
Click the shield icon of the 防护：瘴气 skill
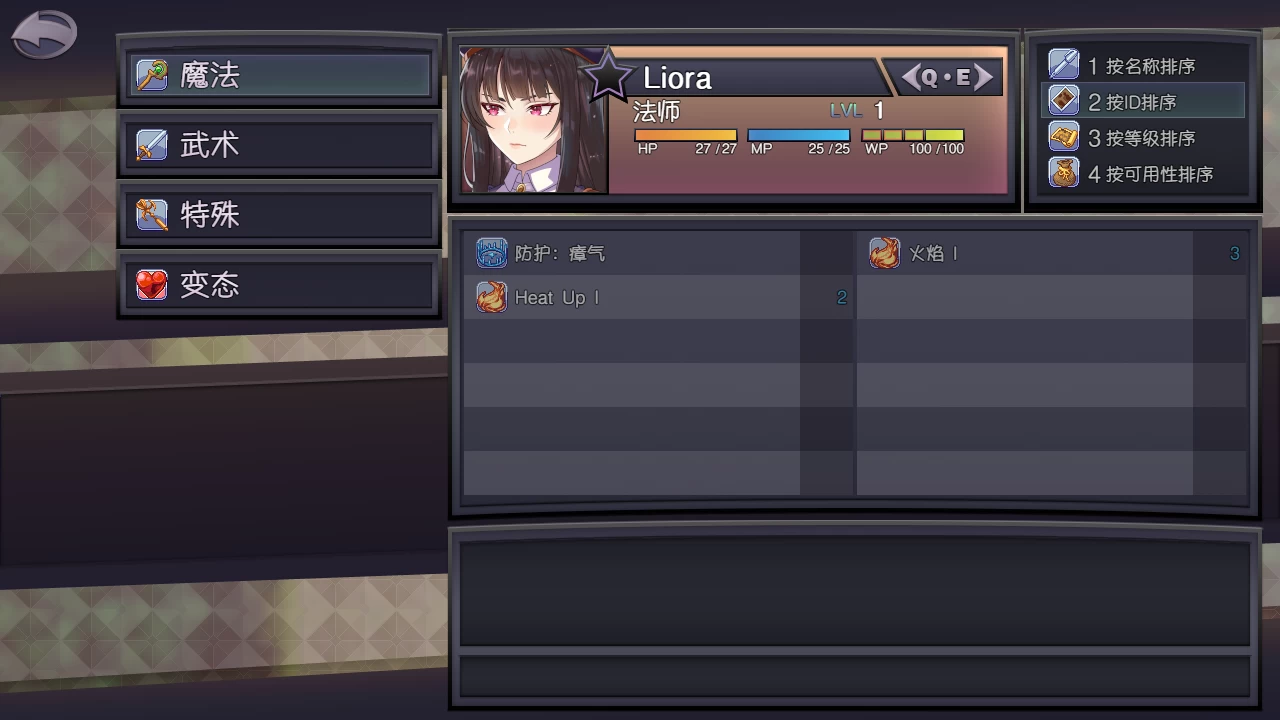[x=492, y=253]
